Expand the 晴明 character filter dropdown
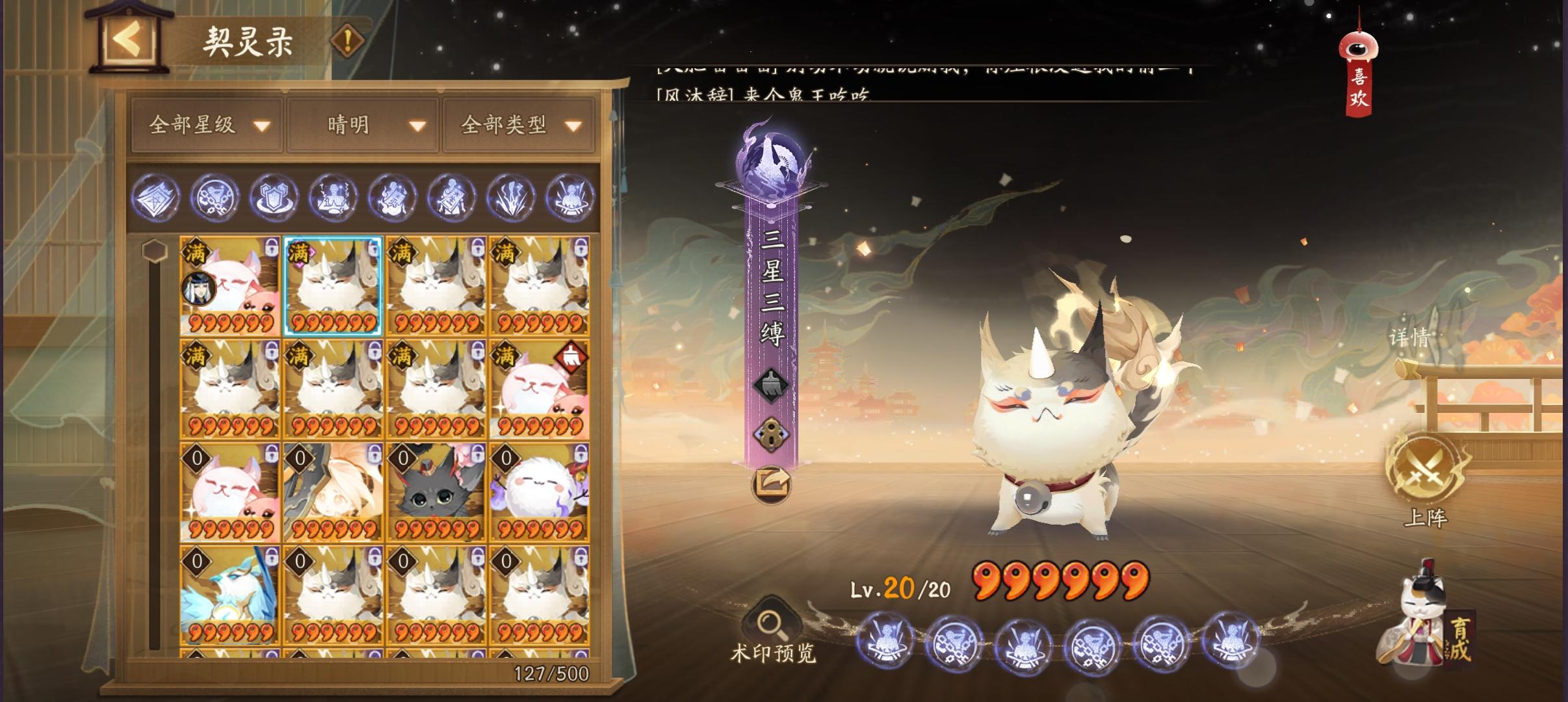Viewport: 1568px width, 702px height. click(x=362, y=125)
